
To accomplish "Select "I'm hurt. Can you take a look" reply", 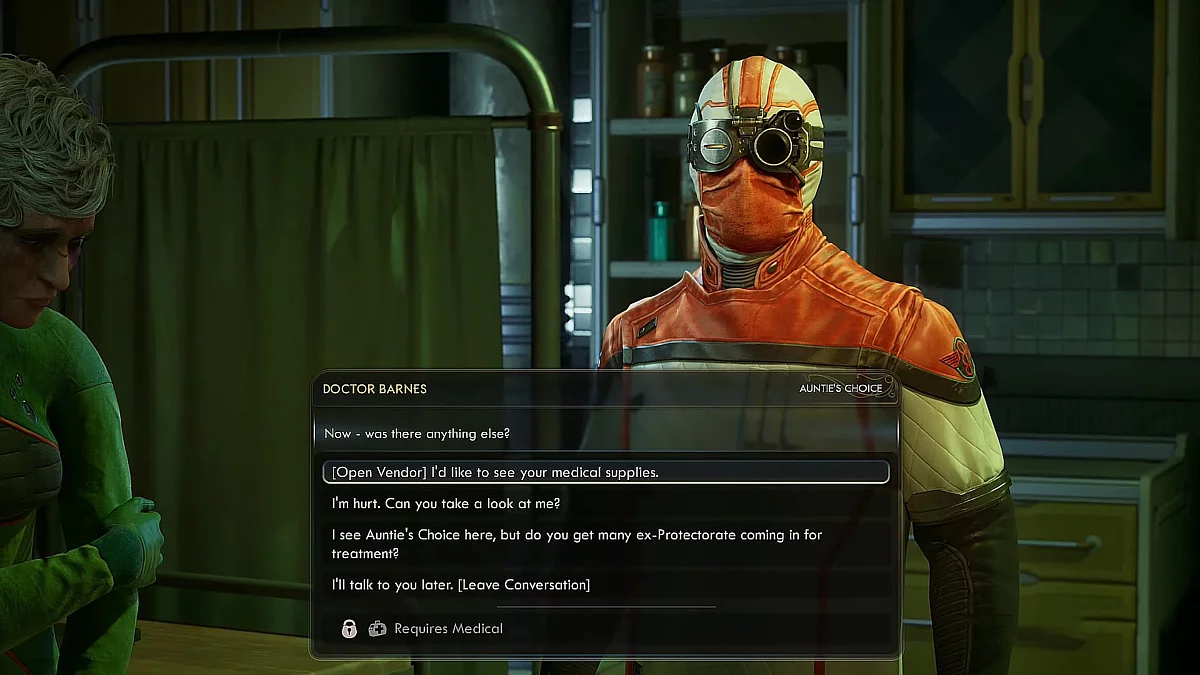I will click(x=446, y=503).
